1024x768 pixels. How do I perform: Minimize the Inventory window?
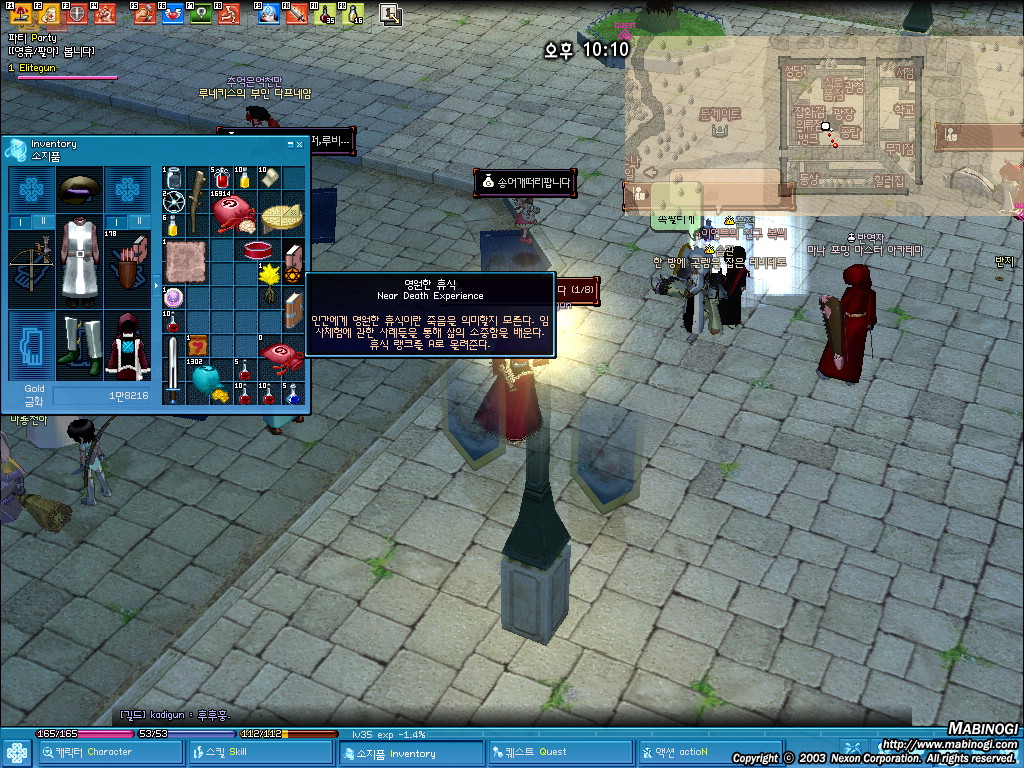289,144
